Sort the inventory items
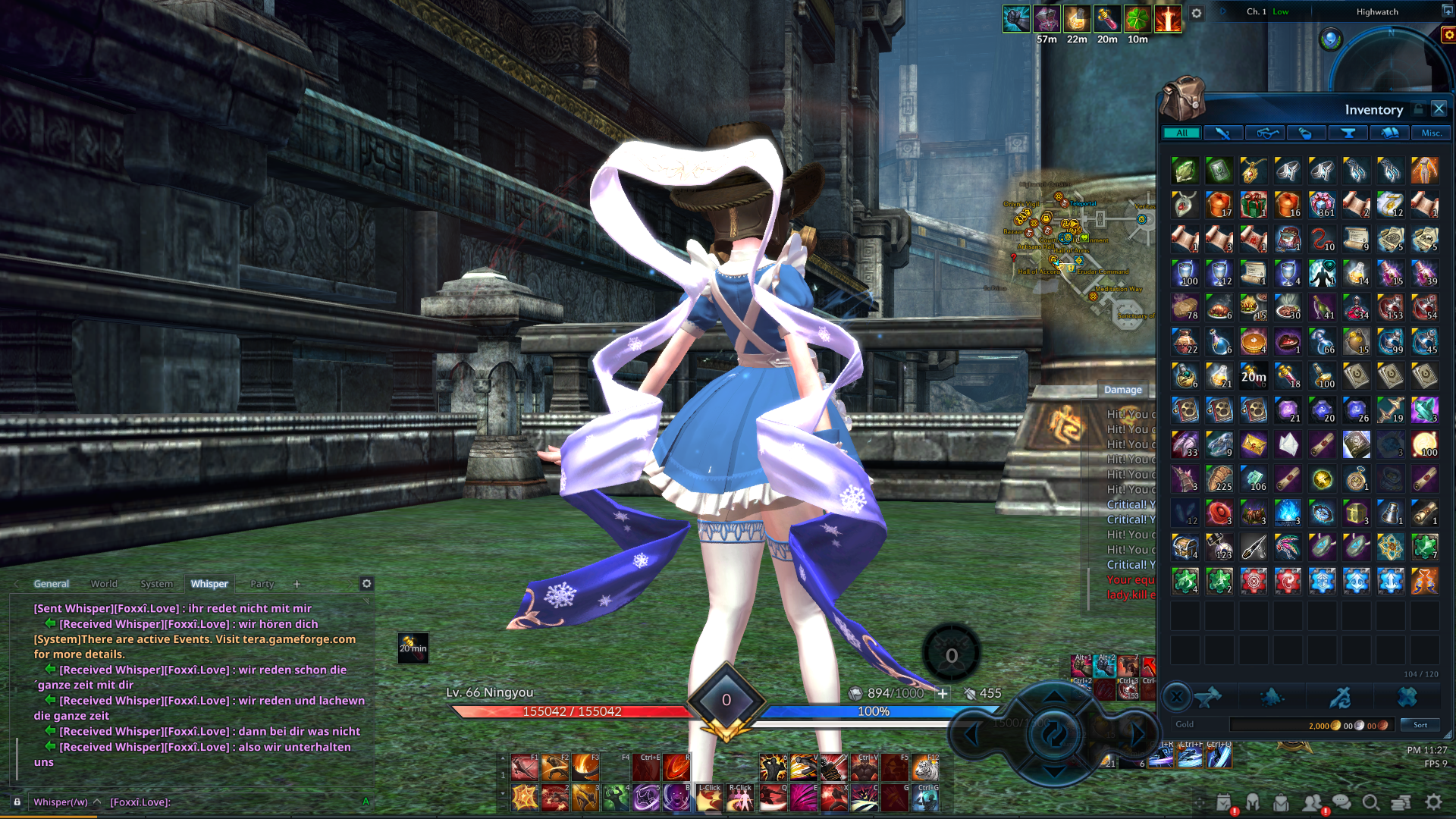The width and height of the screenshot is (1456, 819). coord(1420,725)
